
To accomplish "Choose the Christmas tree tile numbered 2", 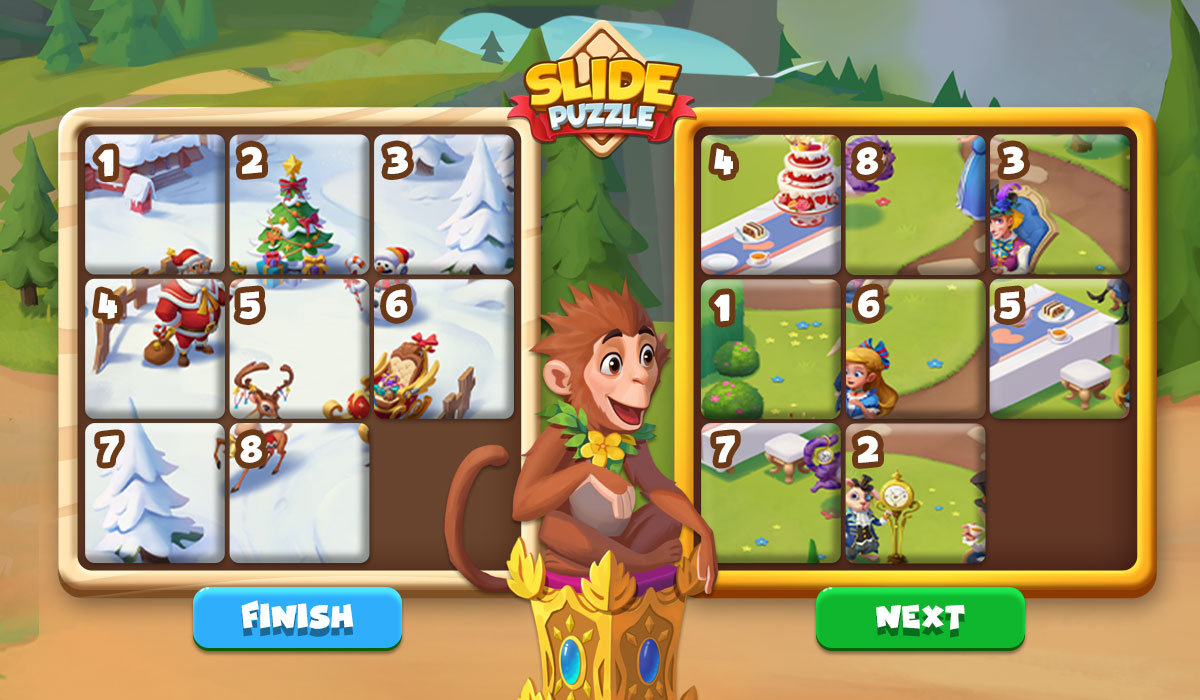I will point(299,204).
